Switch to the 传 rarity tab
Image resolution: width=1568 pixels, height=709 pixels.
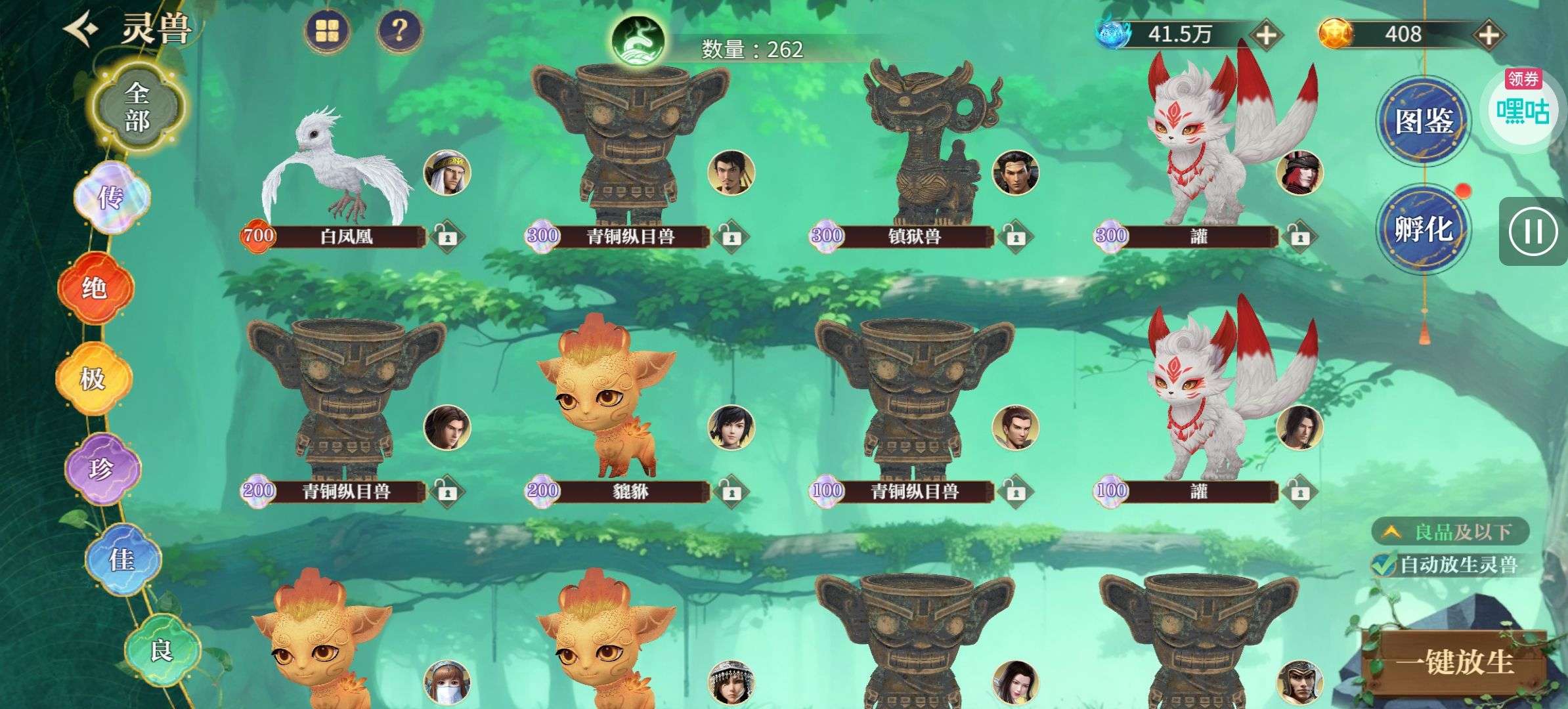112,197
